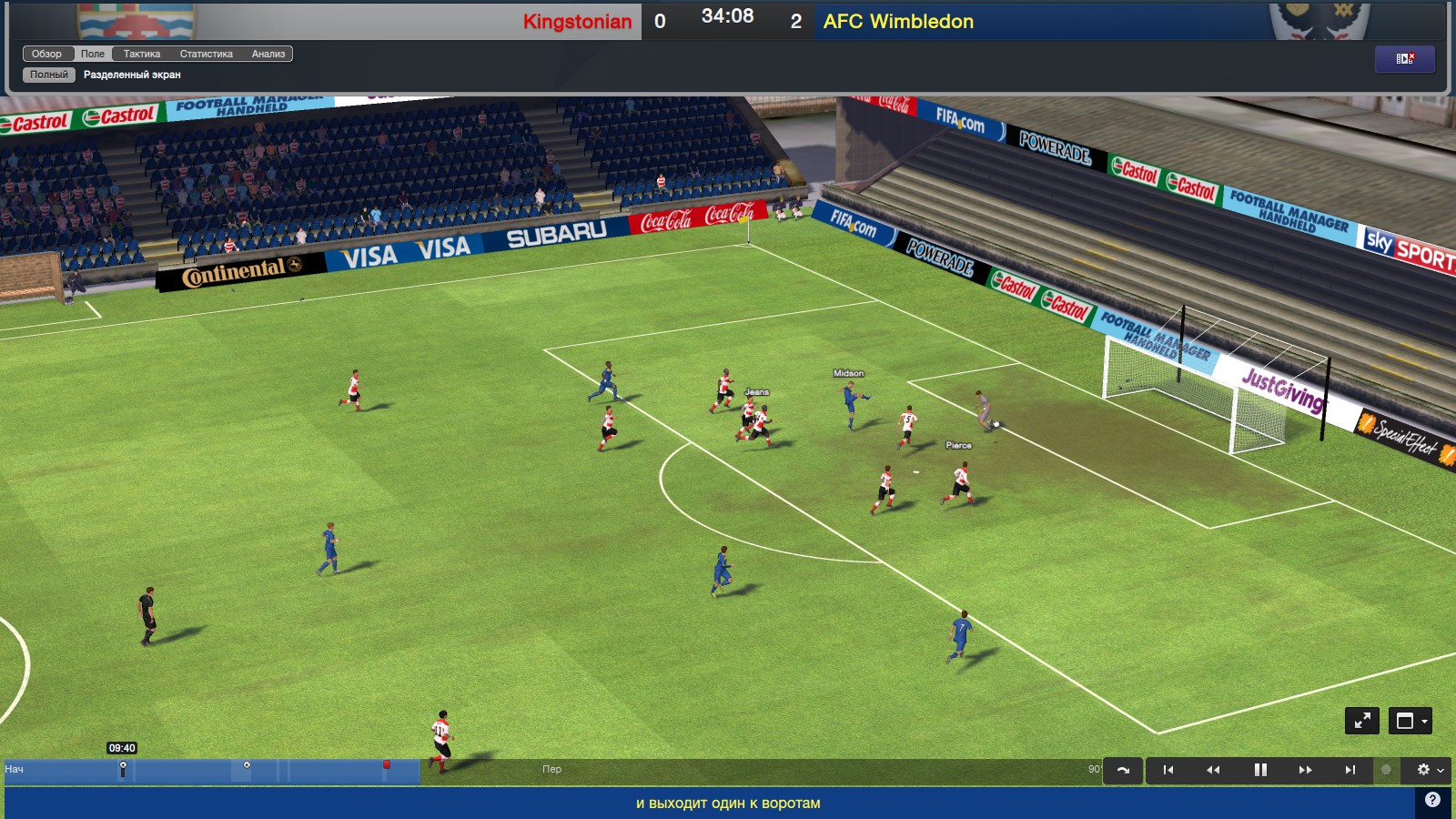Open the gear settings dropdown arrow
The width and height of the screenshot is (1456, 819).
point(1442,771)
